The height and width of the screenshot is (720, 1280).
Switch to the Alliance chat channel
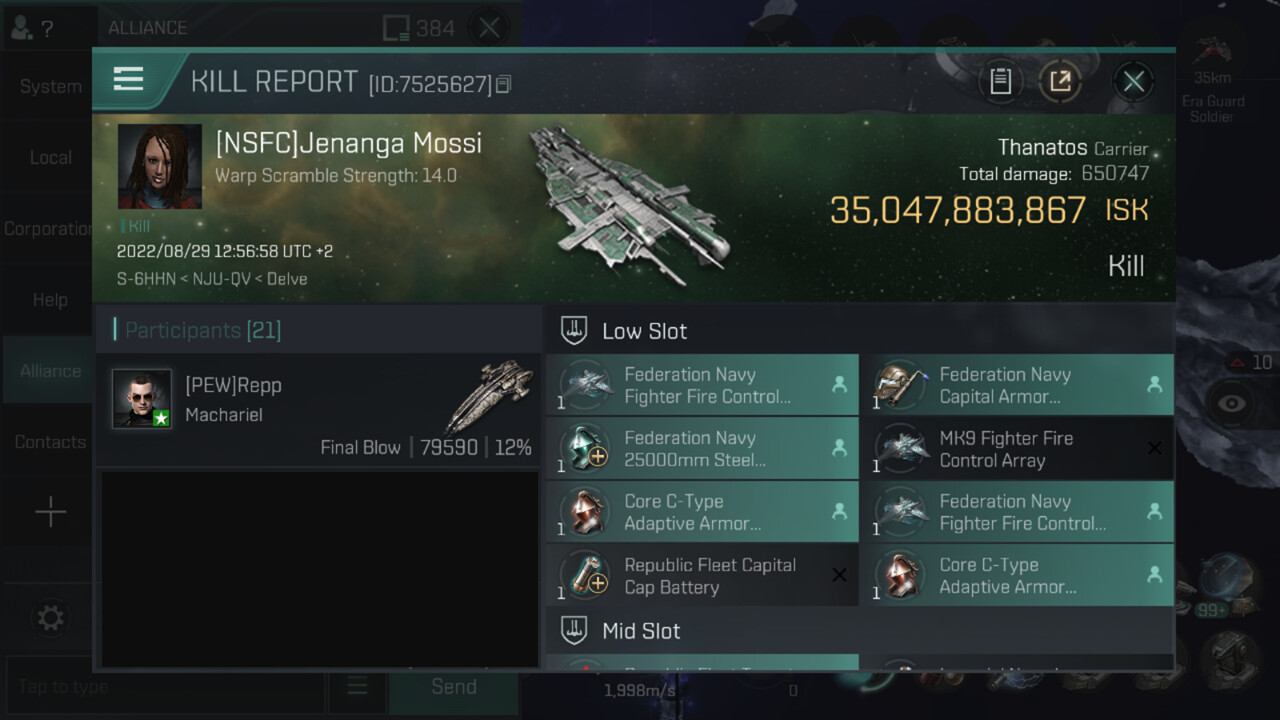pos(50,371)
